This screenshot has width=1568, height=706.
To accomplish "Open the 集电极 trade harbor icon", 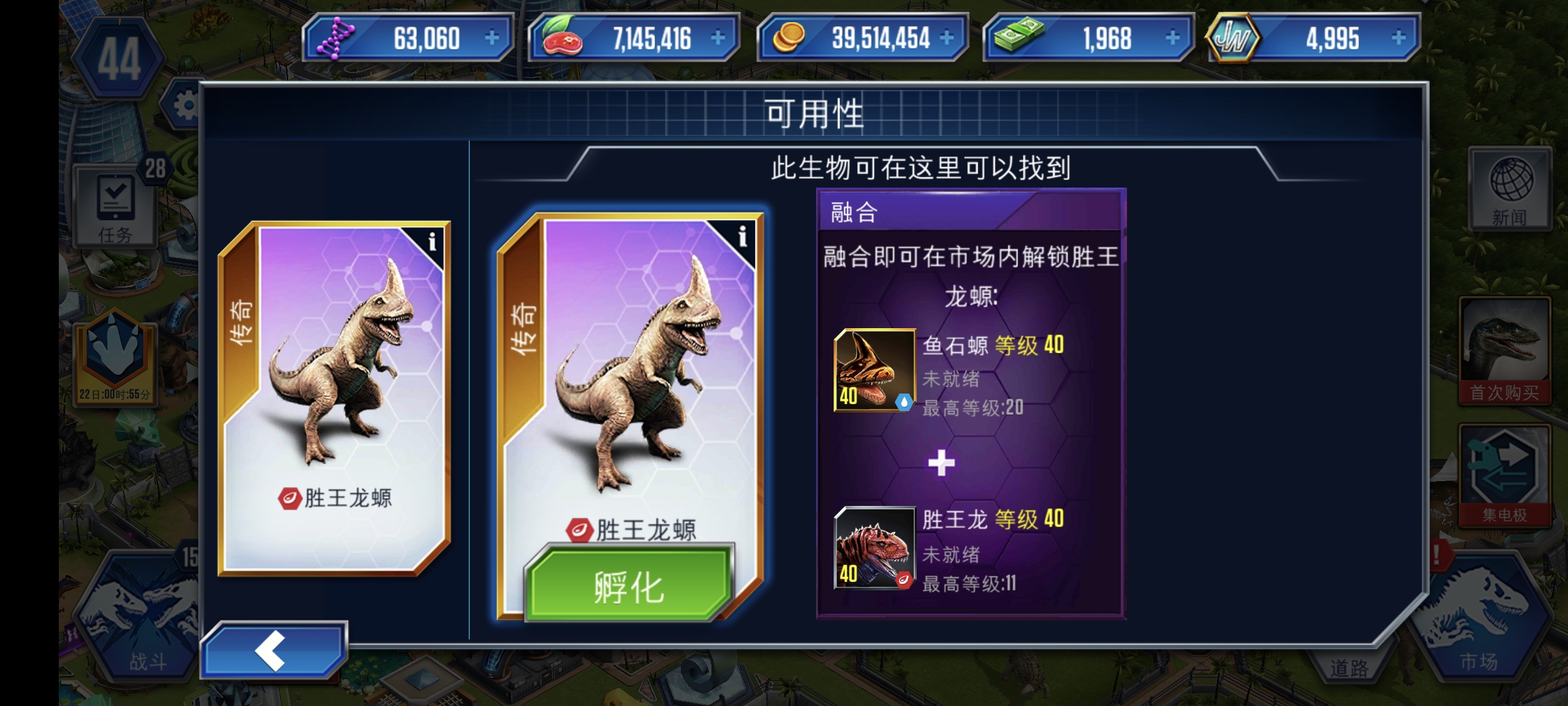I will click(x=1504, y=475).
